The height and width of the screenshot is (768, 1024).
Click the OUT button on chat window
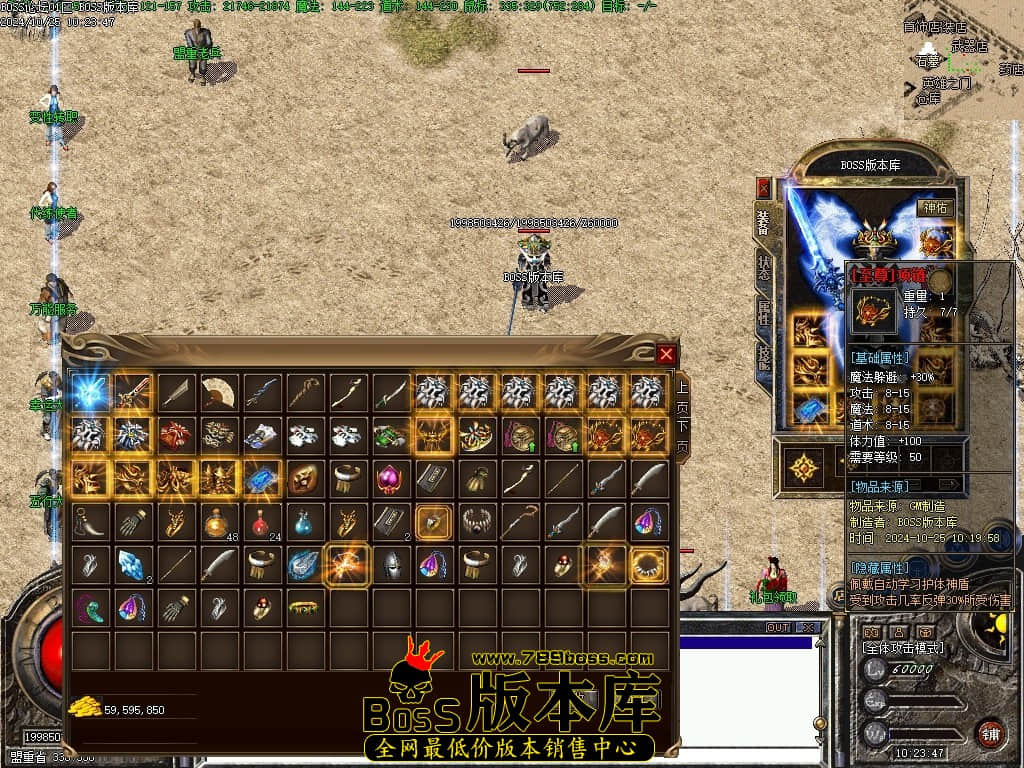[777, 628]
